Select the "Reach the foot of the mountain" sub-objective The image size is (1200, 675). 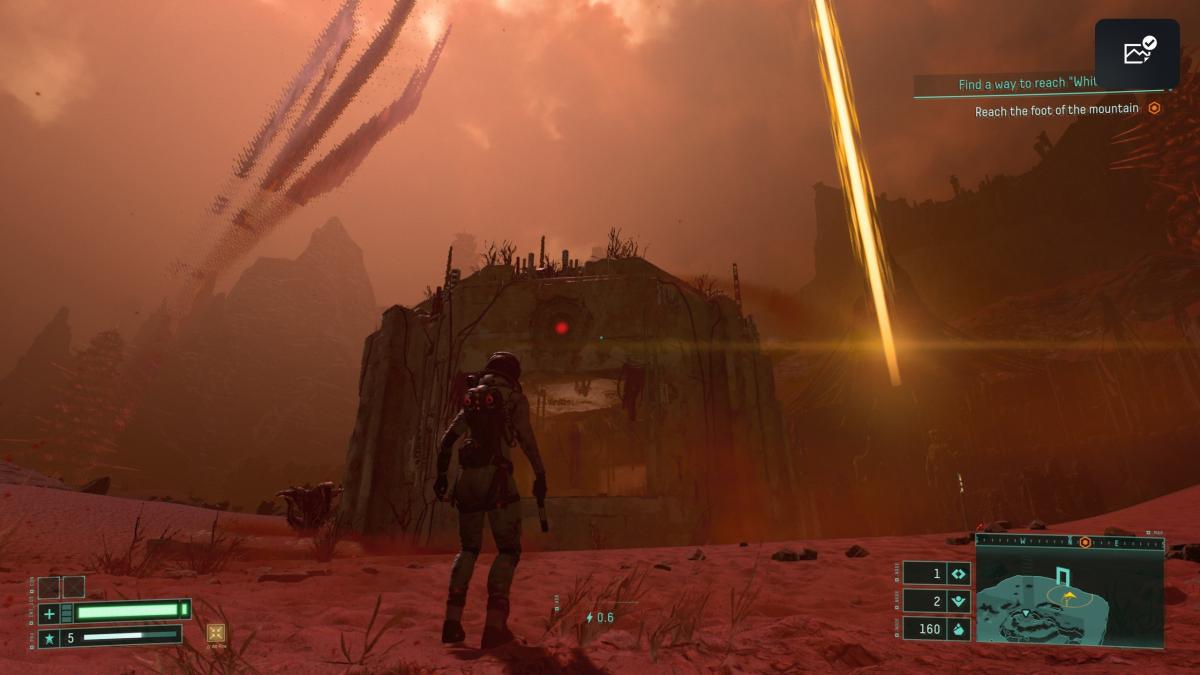coord(1056,110)
